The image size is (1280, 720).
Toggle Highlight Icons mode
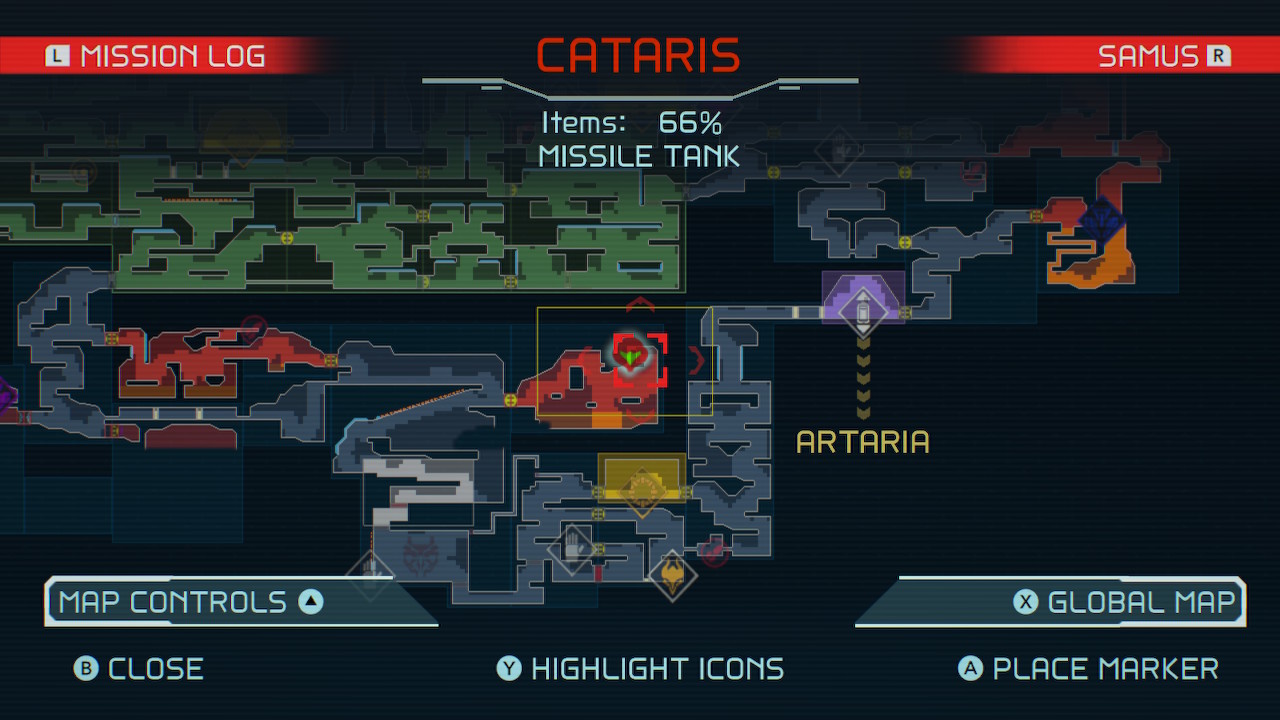tap(640, 668)
